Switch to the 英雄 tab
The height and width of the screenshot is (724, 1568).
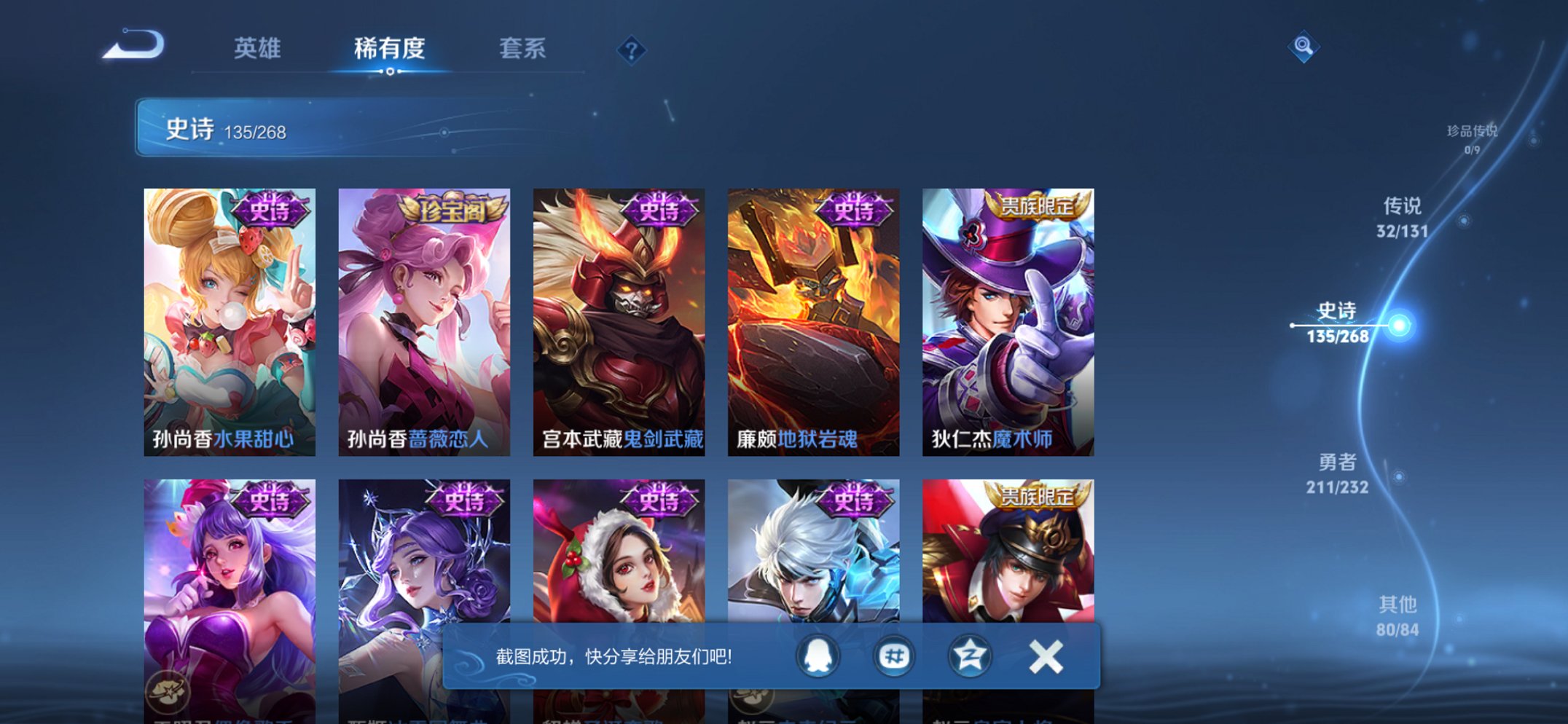(x=259, y=49)
